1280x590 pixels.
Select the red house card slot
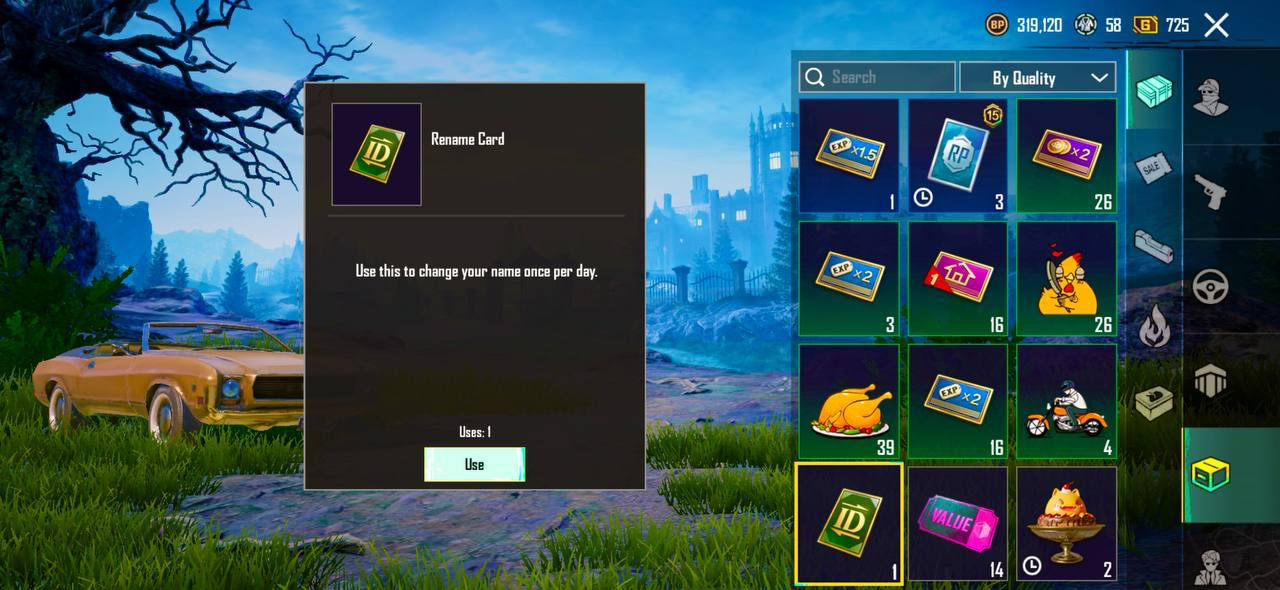click(x=958, y=279)
